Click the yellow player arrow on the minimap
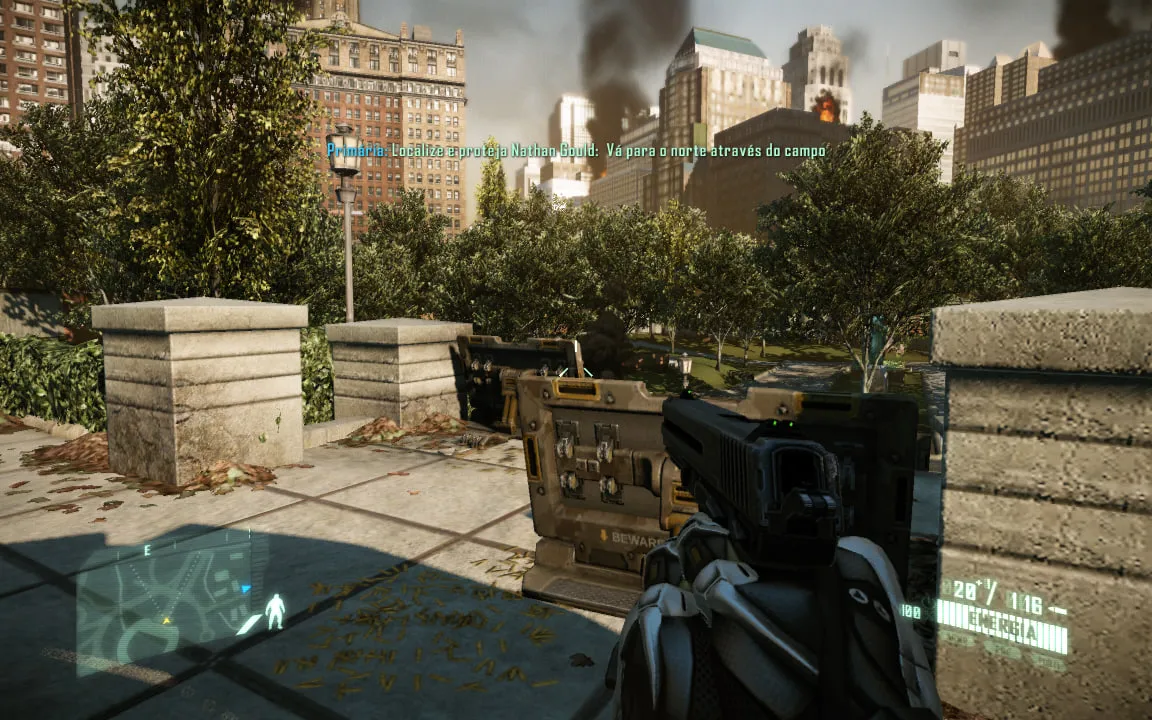The image size is (1152, 720). [x=167, y=621]
